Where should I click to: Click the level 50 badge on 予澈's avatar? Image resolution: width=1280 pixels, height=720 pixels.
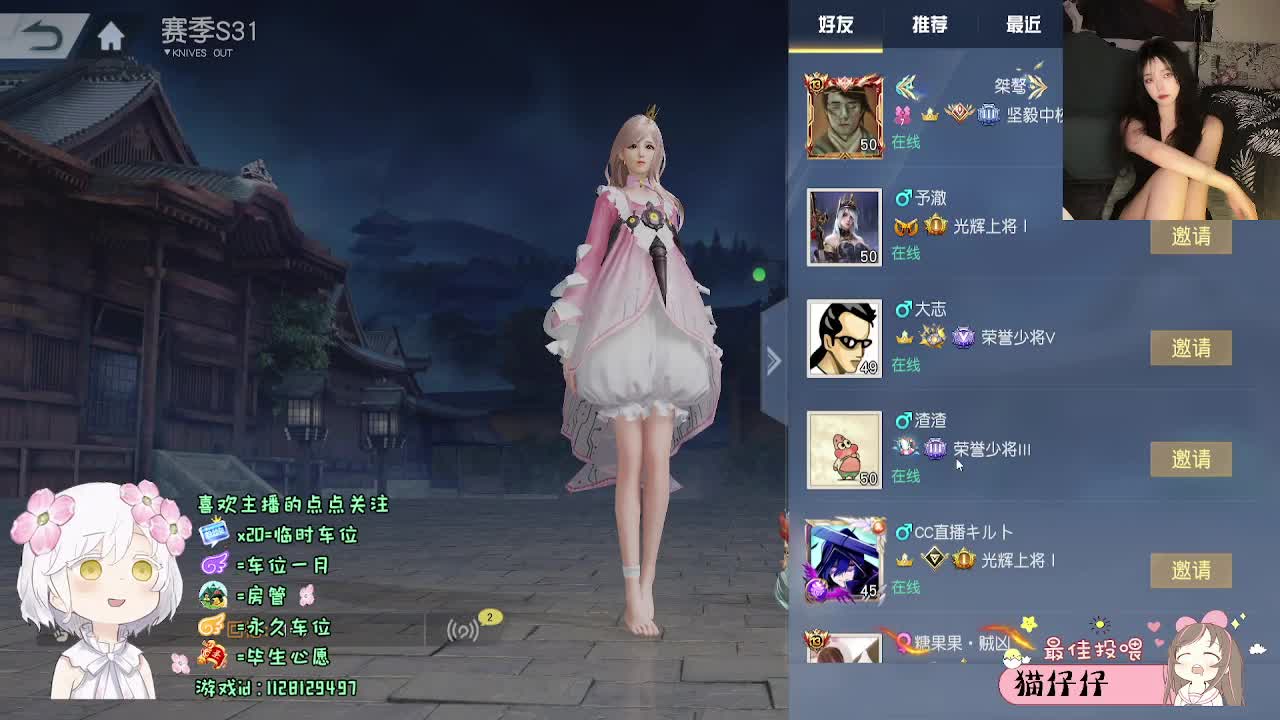point(870,256)
